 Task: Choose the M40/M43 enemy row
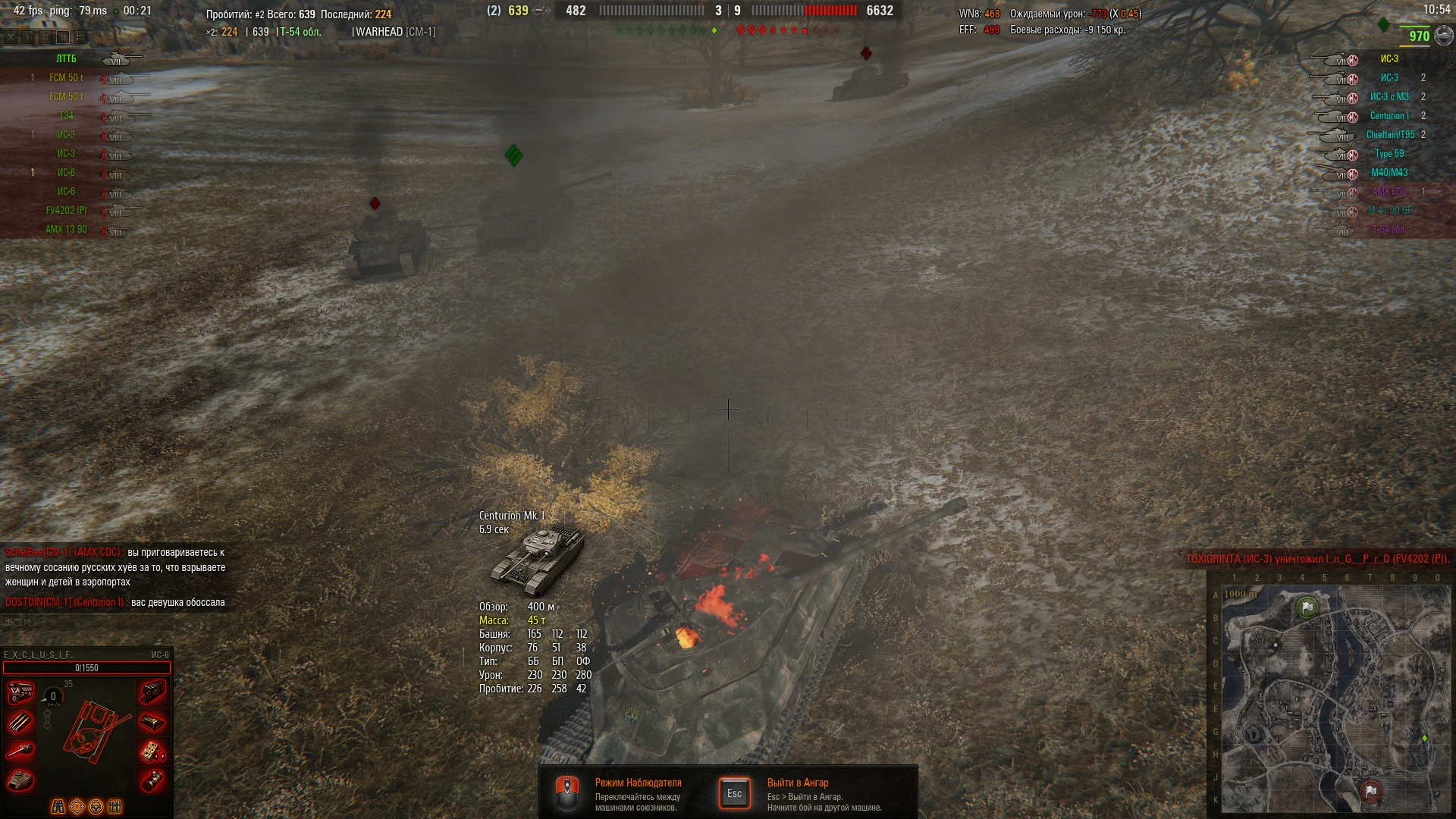coord(1389,173)
